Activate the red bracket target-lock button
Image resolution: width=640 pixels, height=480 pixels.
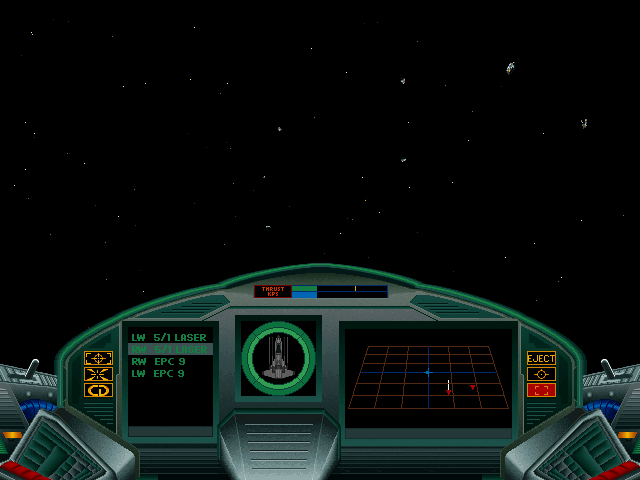[x=541, y=390]
